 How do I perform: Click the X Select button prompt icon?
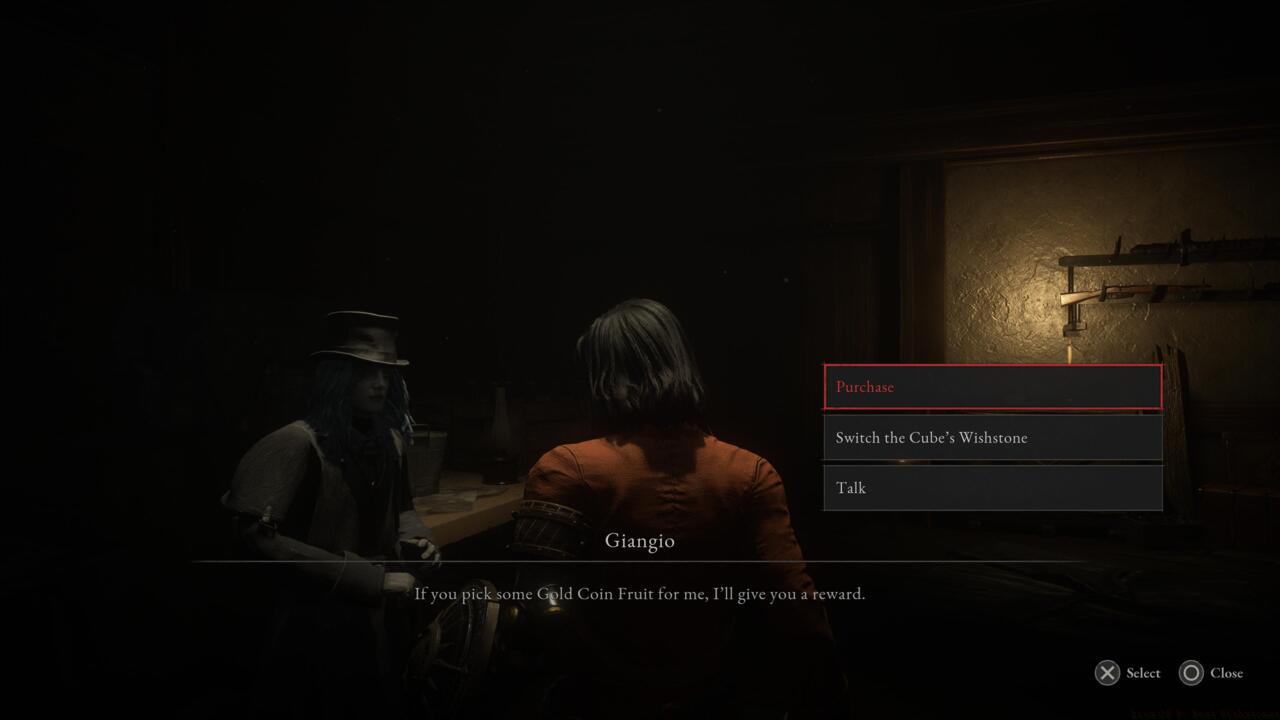pos(1107,673)
